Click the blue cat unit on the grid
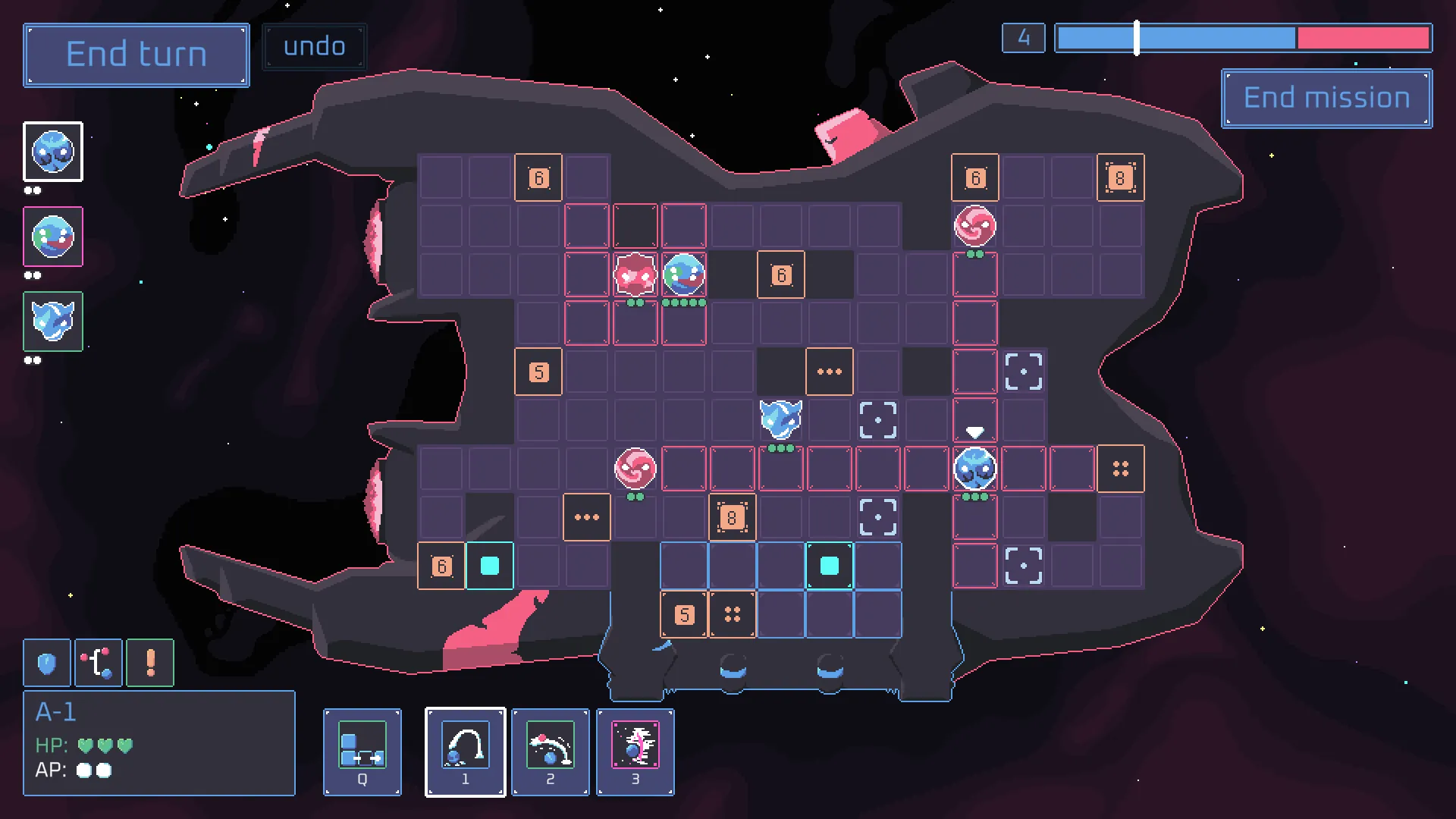 point(781,419)
